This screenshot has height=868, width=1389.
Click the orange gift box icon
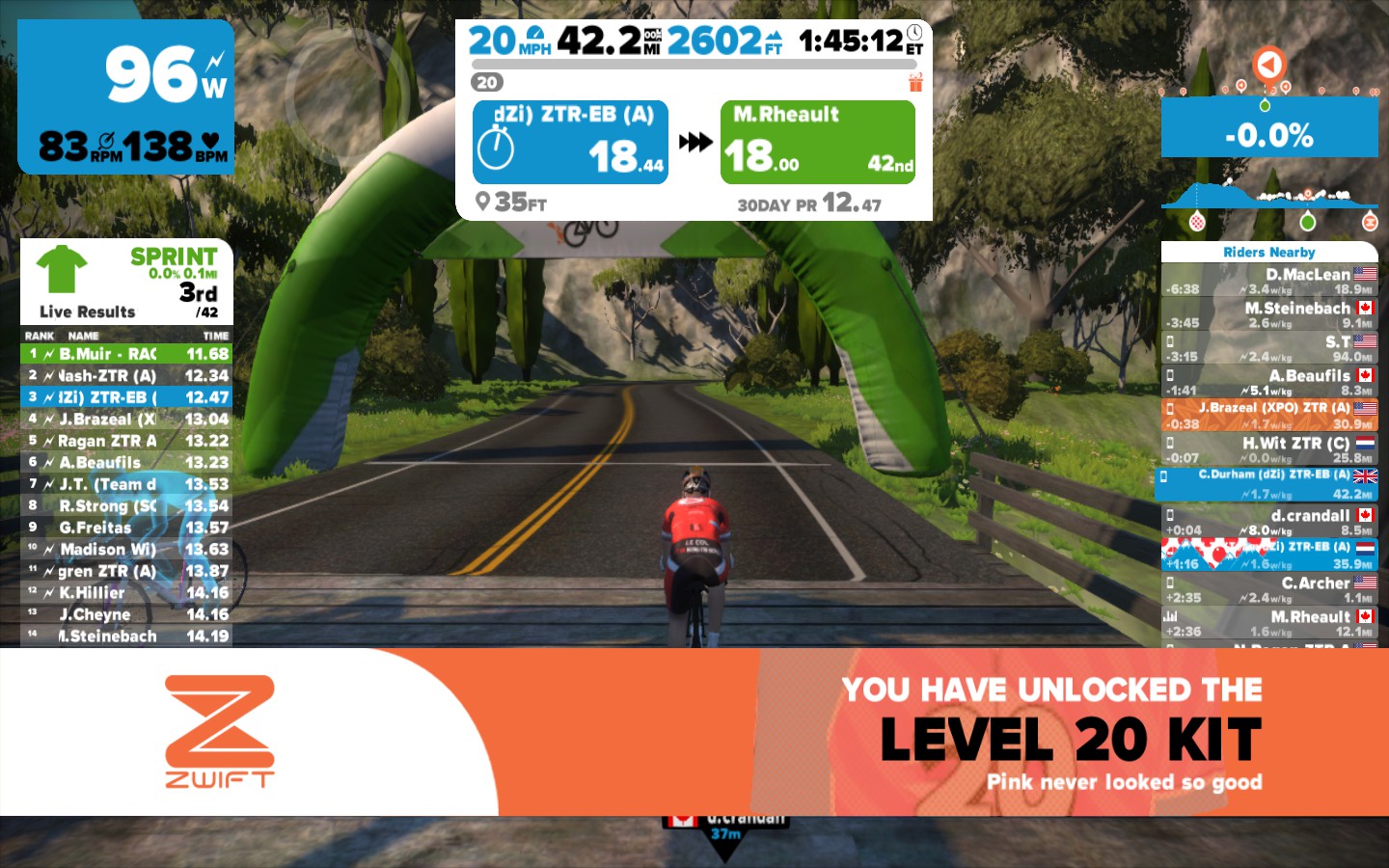pos(915,83)
